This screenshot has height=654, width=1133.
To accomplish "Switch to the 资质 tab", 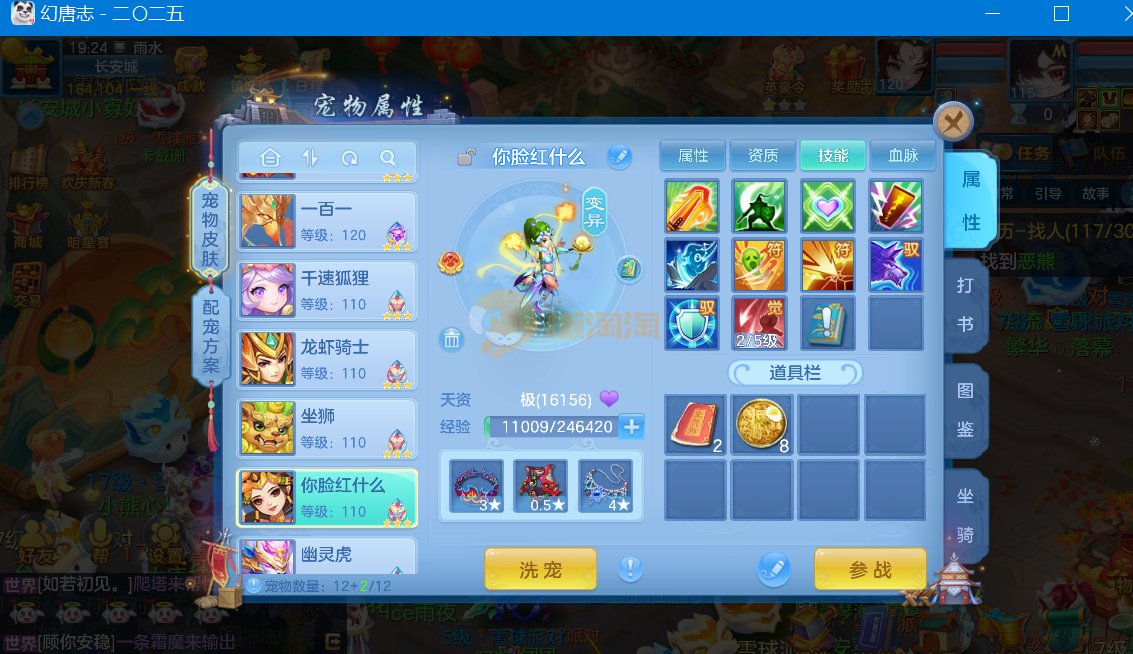I will coord(763,155).
